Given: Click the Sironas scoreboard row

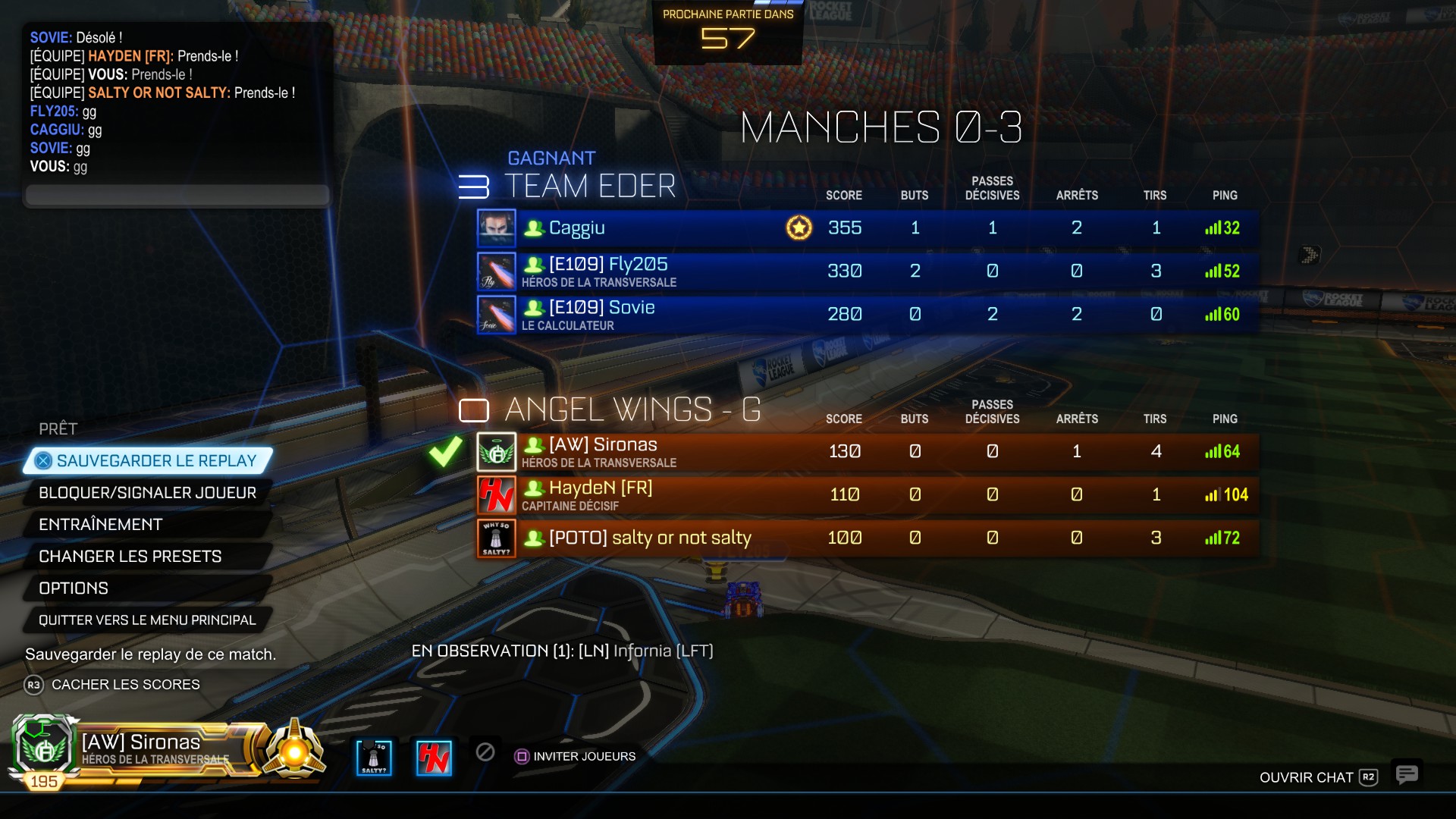Looking at the screenshot, I should point(867,452).
